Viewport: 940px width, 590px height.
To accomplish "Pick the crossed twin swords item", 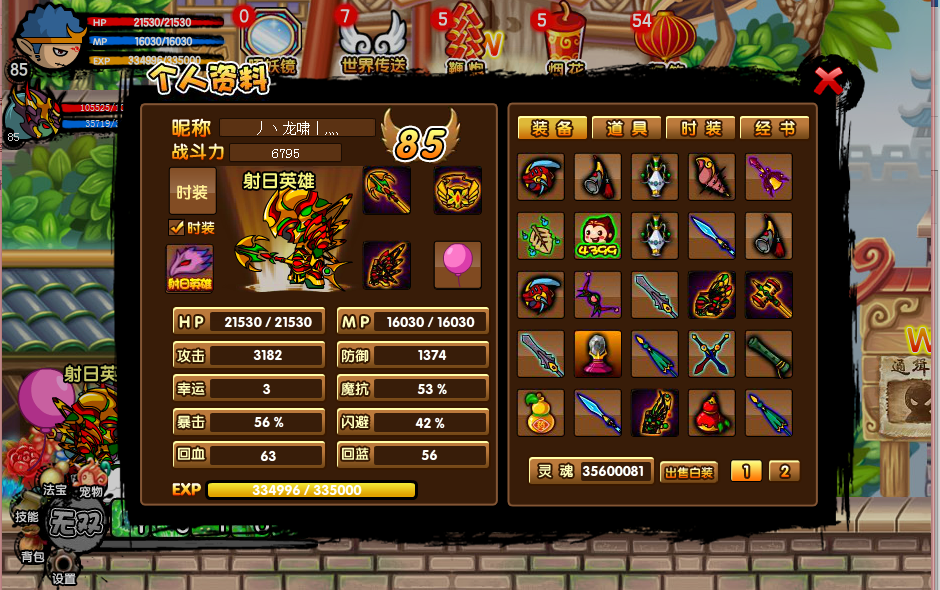I will coord(712,354).
